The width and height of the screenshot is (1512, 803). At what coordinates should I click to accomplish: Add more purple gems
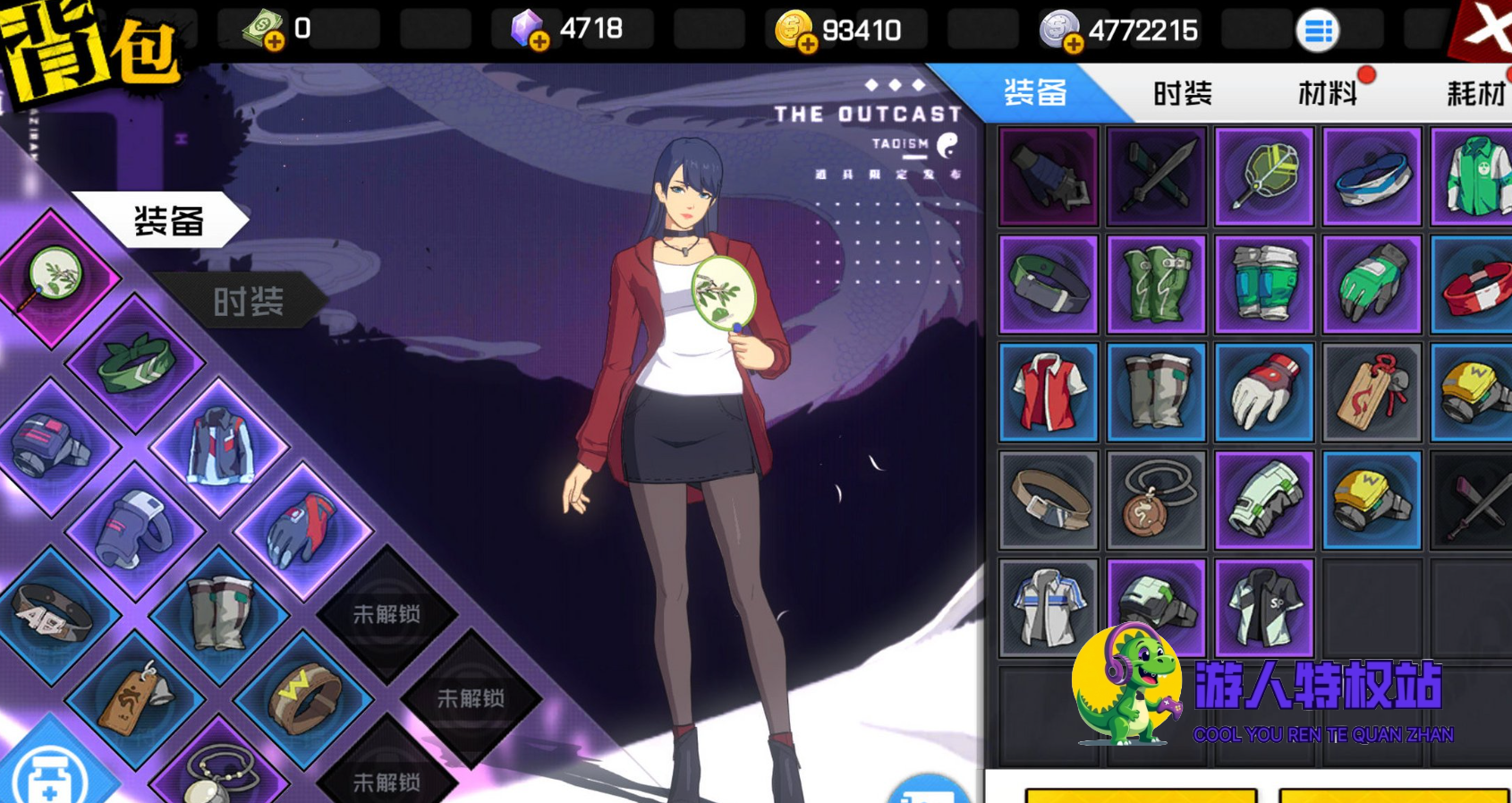(x=540, y=41)
